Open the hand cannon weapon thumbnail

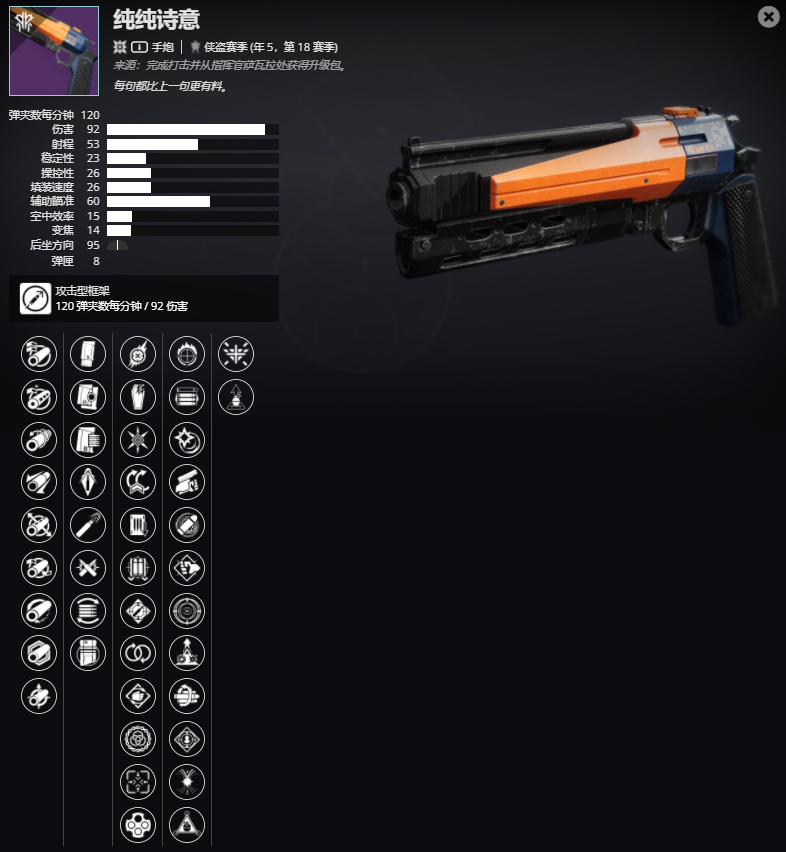click(x=54, y=51)
